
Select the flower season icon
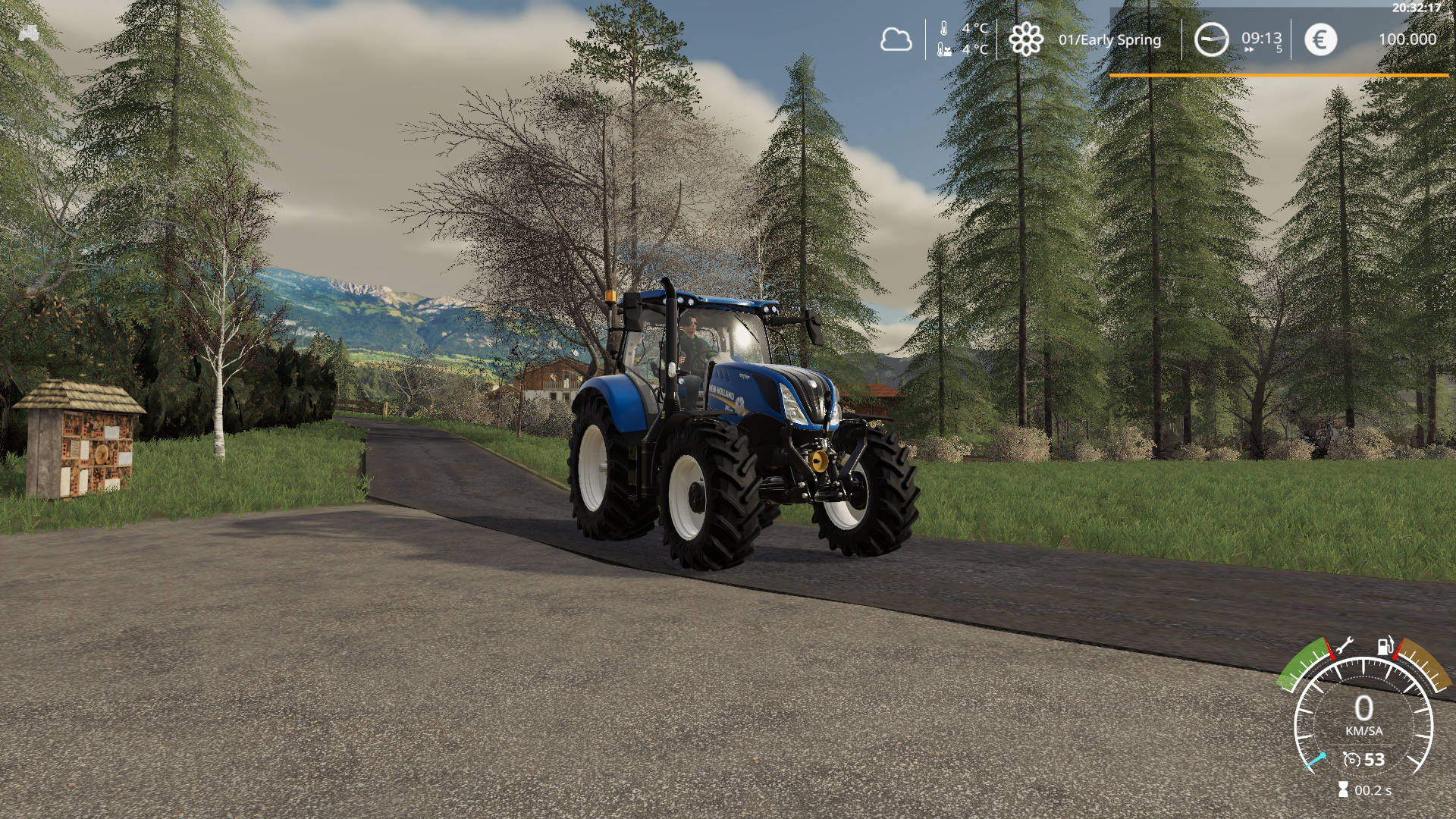tap(1025, 39)
